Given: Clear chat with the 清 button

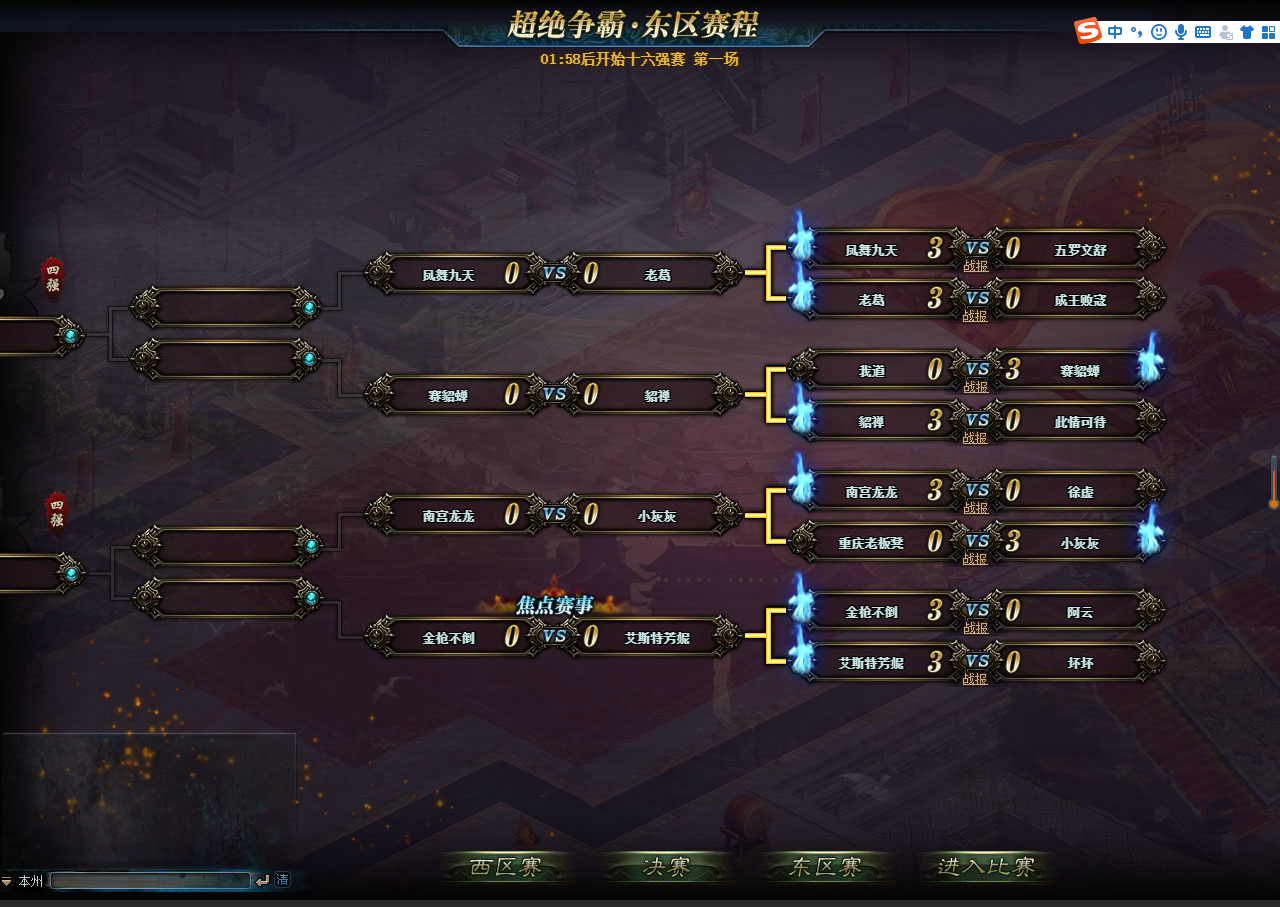Looking at the screenshot, I should 283,880.
